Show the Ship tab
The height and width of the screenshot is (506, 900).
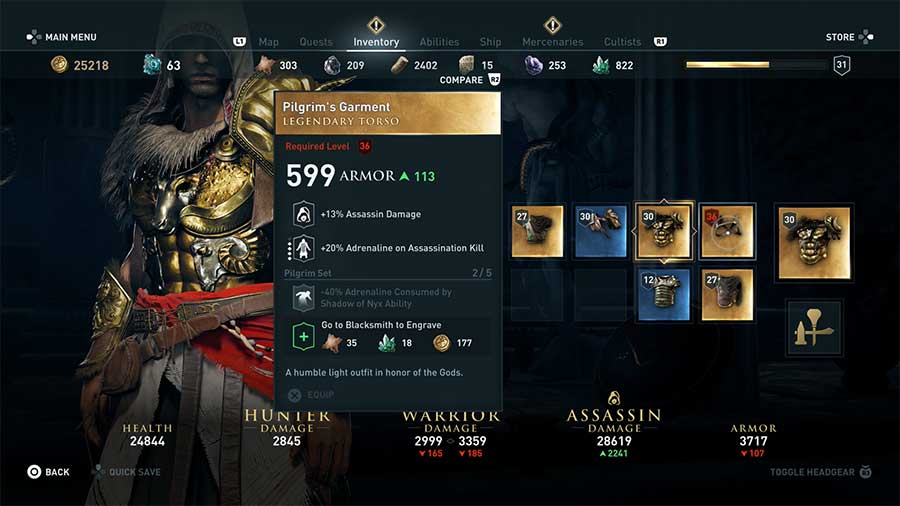[x=490, y=42]
